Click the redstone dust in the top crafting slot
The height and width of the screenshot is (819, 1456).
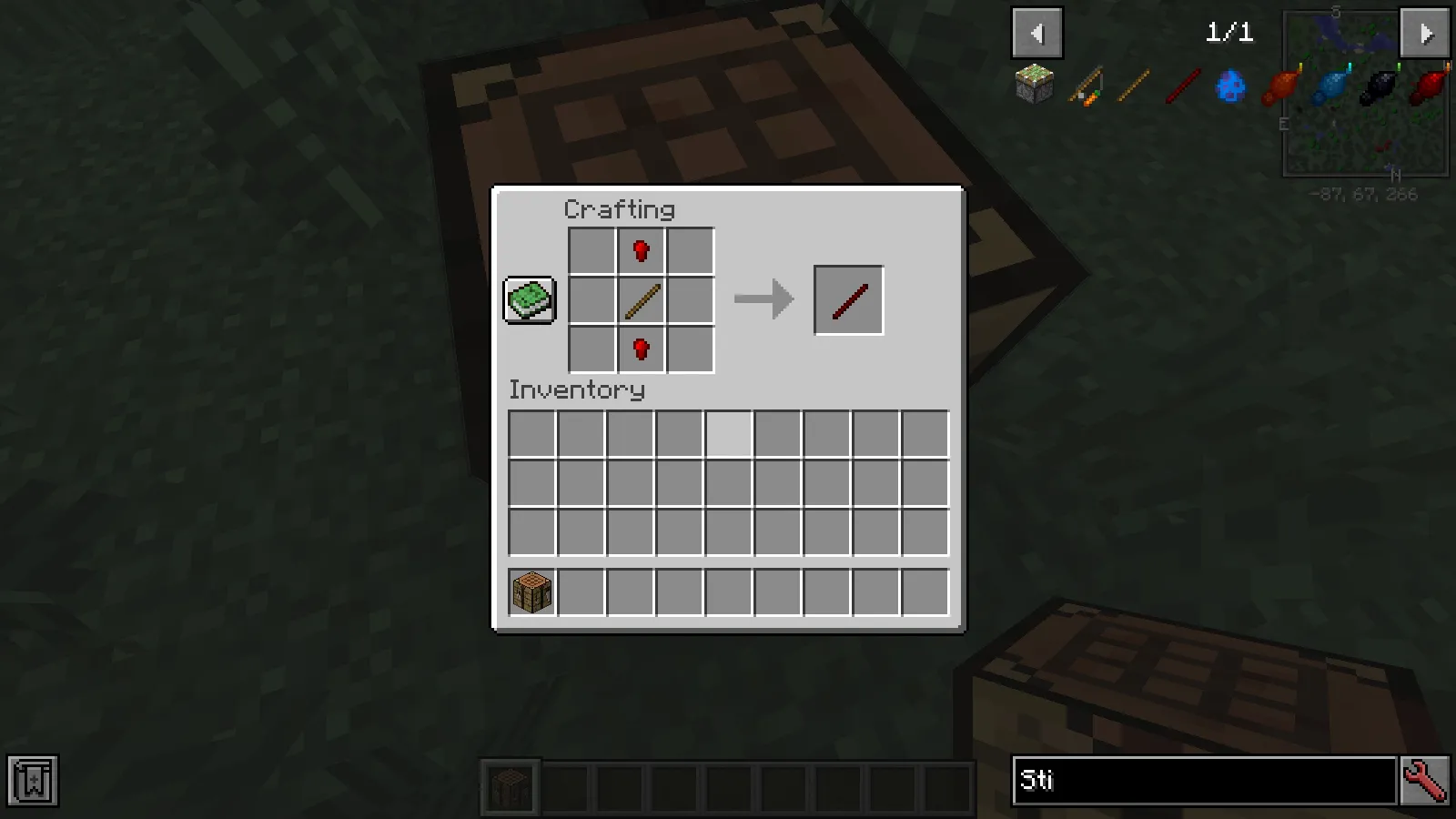coord(641,250)
